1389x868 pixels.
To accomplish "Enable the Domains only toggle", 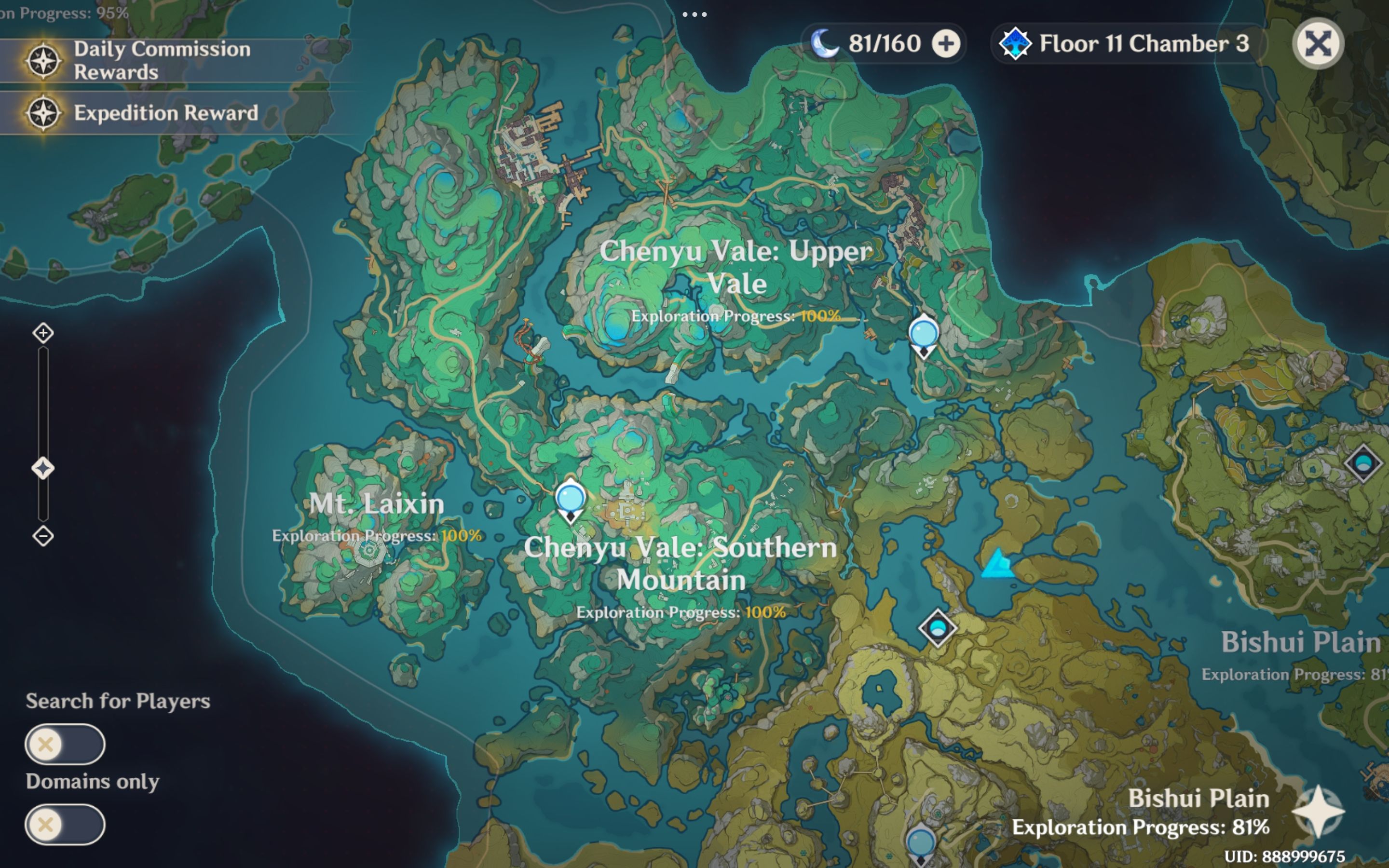I will 65,825.
